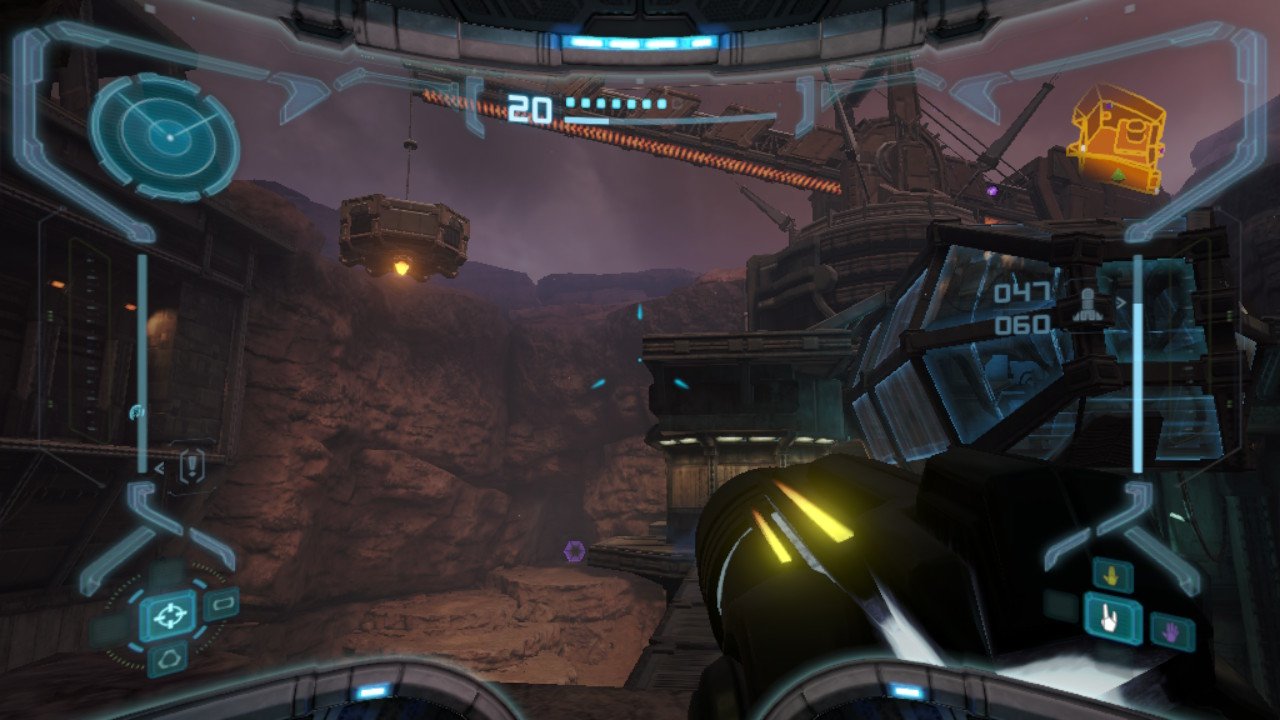Choose the purple open hand icon
The height and width of the screenshot is (720, 1280).
[1170, 632]
